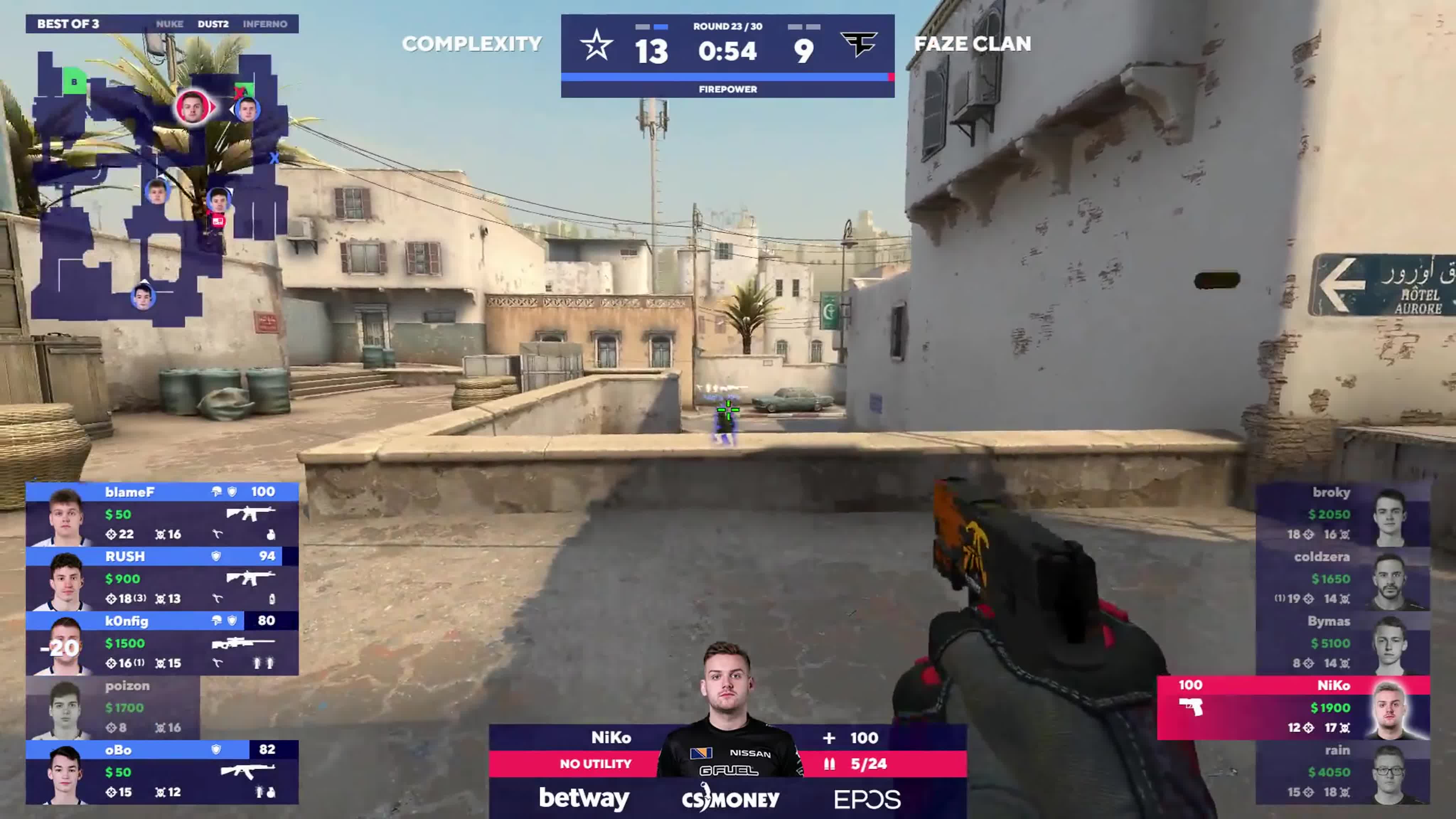Choose coldzera's player row
The width and height of the screenshot is (1456, 819).
click(x=1343, y=579)
